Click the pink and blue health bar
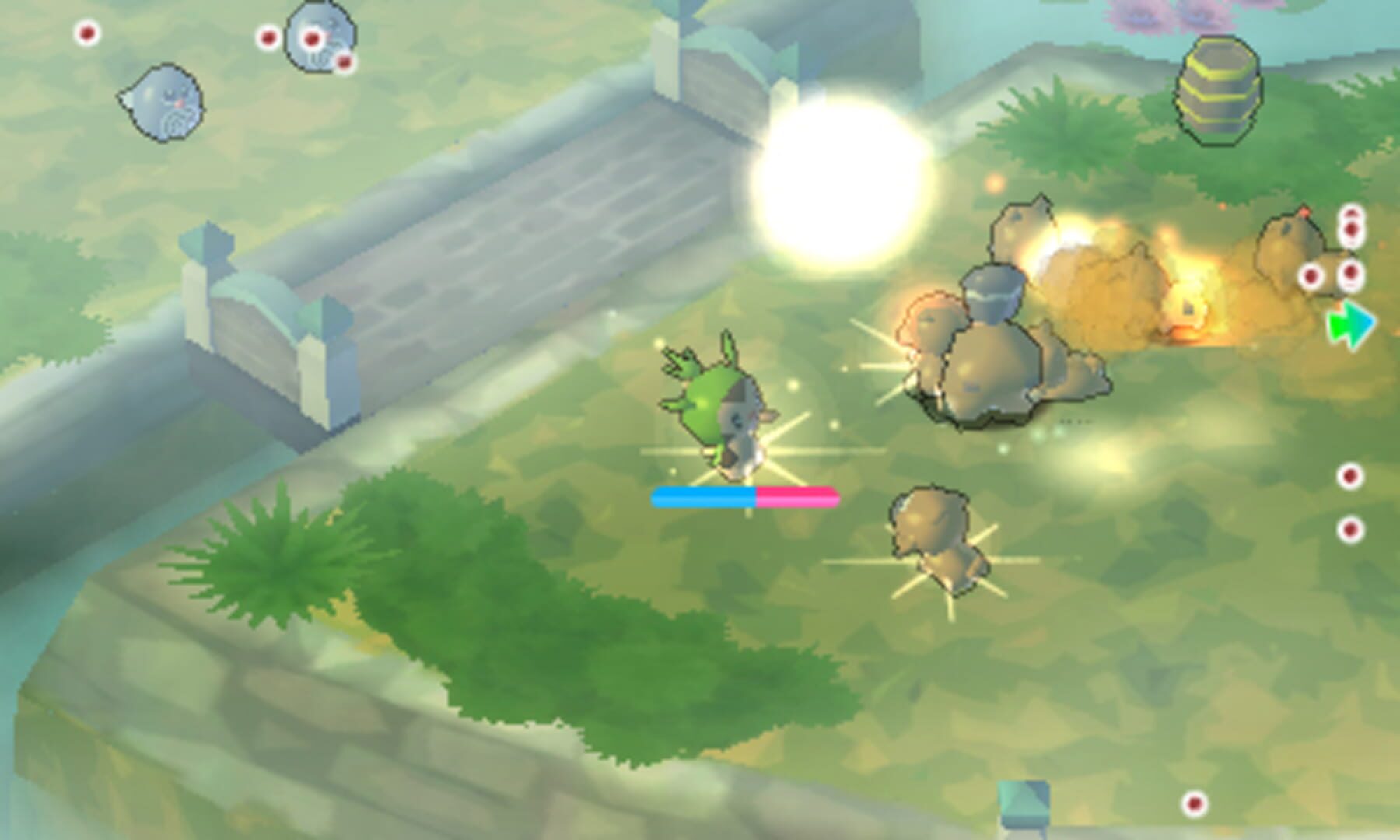Screen dimensions: 1400x840 (744, 498)
